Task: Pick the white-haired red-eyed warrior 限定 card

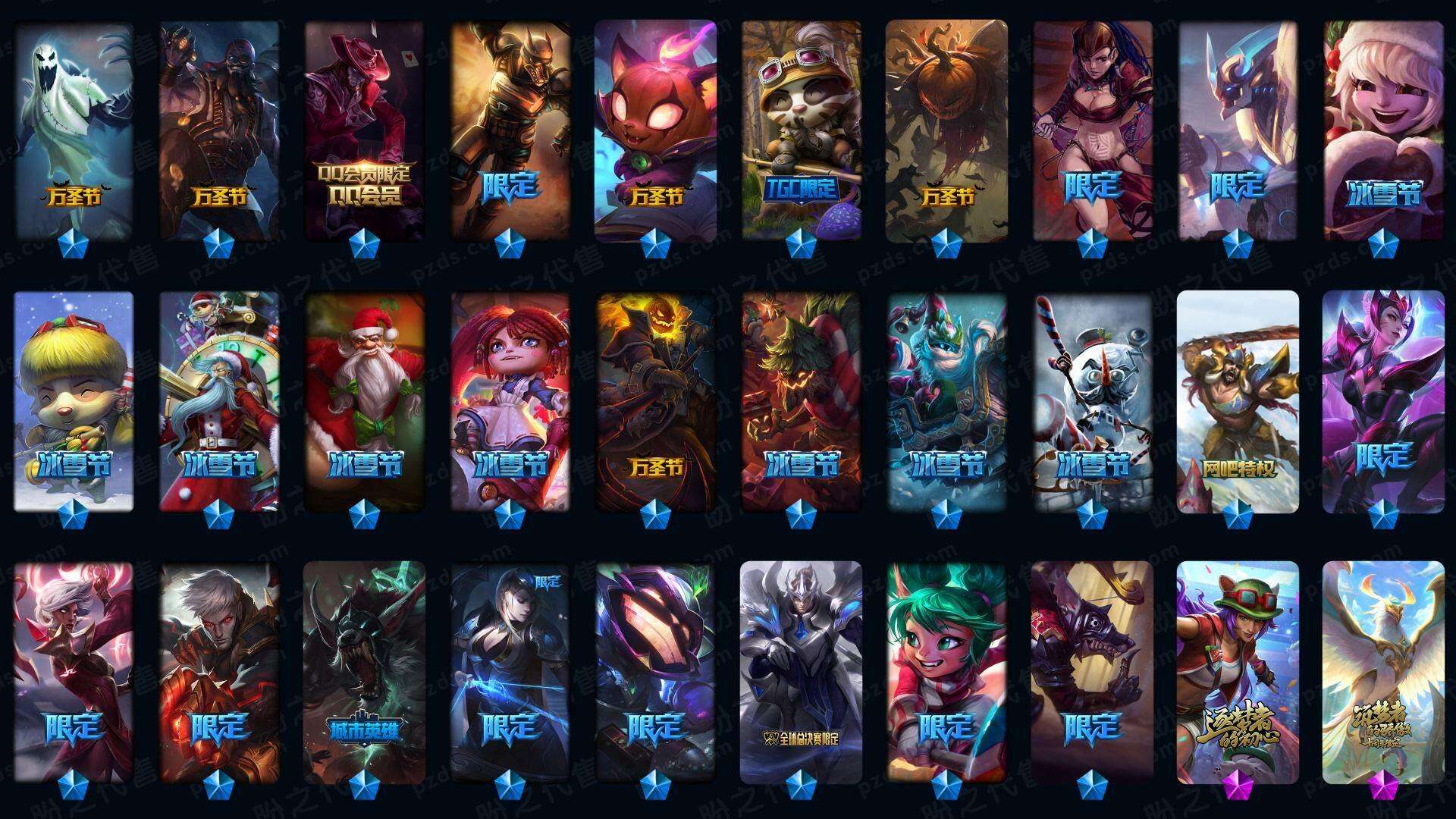Action: pyautogui.click(x=219, y=671)
